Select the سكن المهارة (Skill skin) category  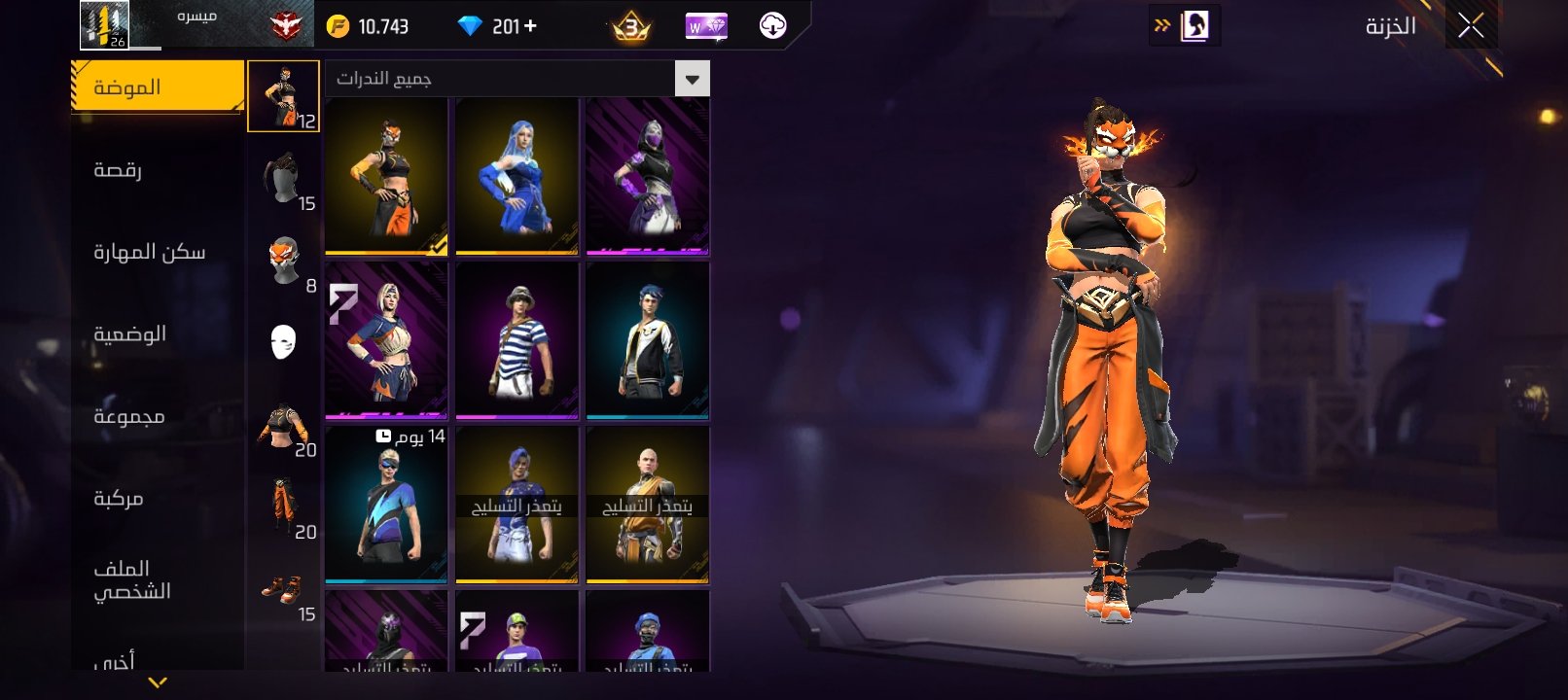click(x=150, y=253)
